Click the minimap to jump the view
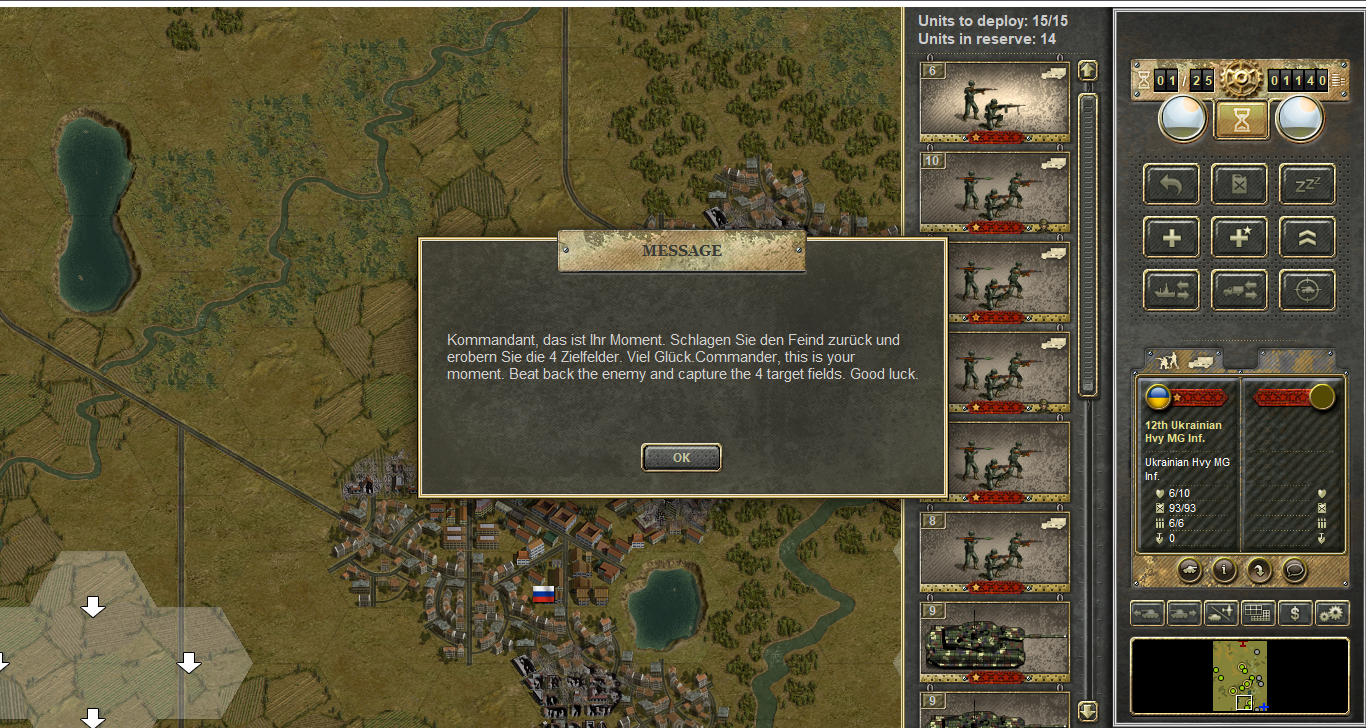 (x=1240, y=677)
